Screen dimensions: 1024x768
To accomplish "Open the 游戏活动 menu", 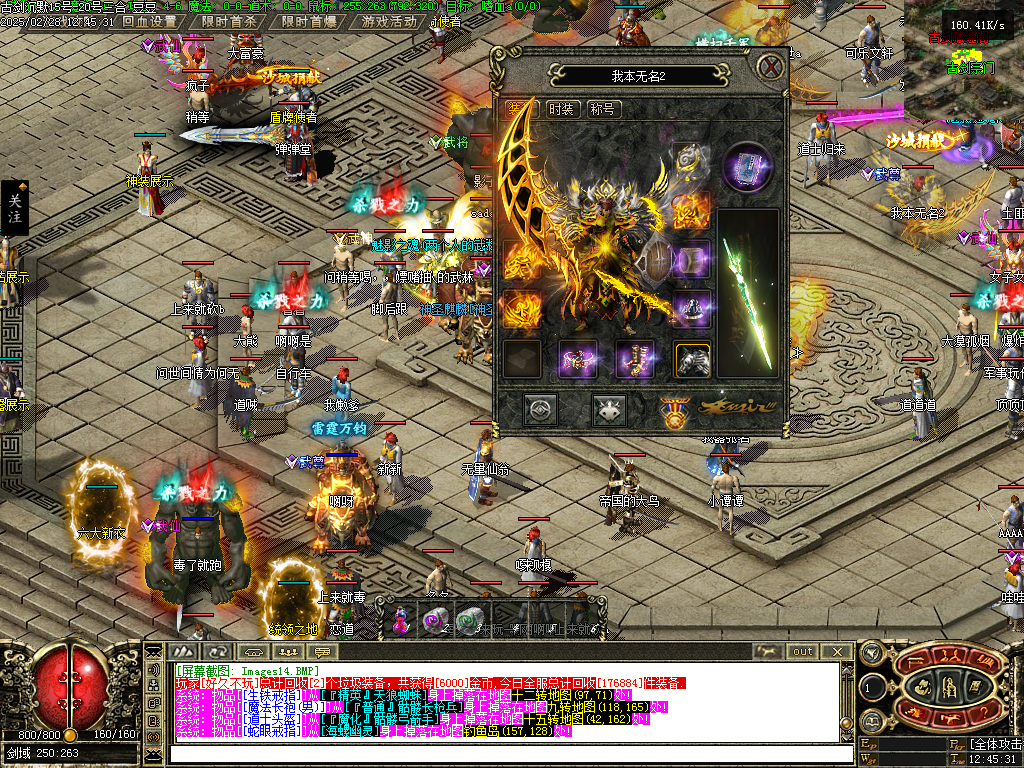I will [x=389, y=21].
